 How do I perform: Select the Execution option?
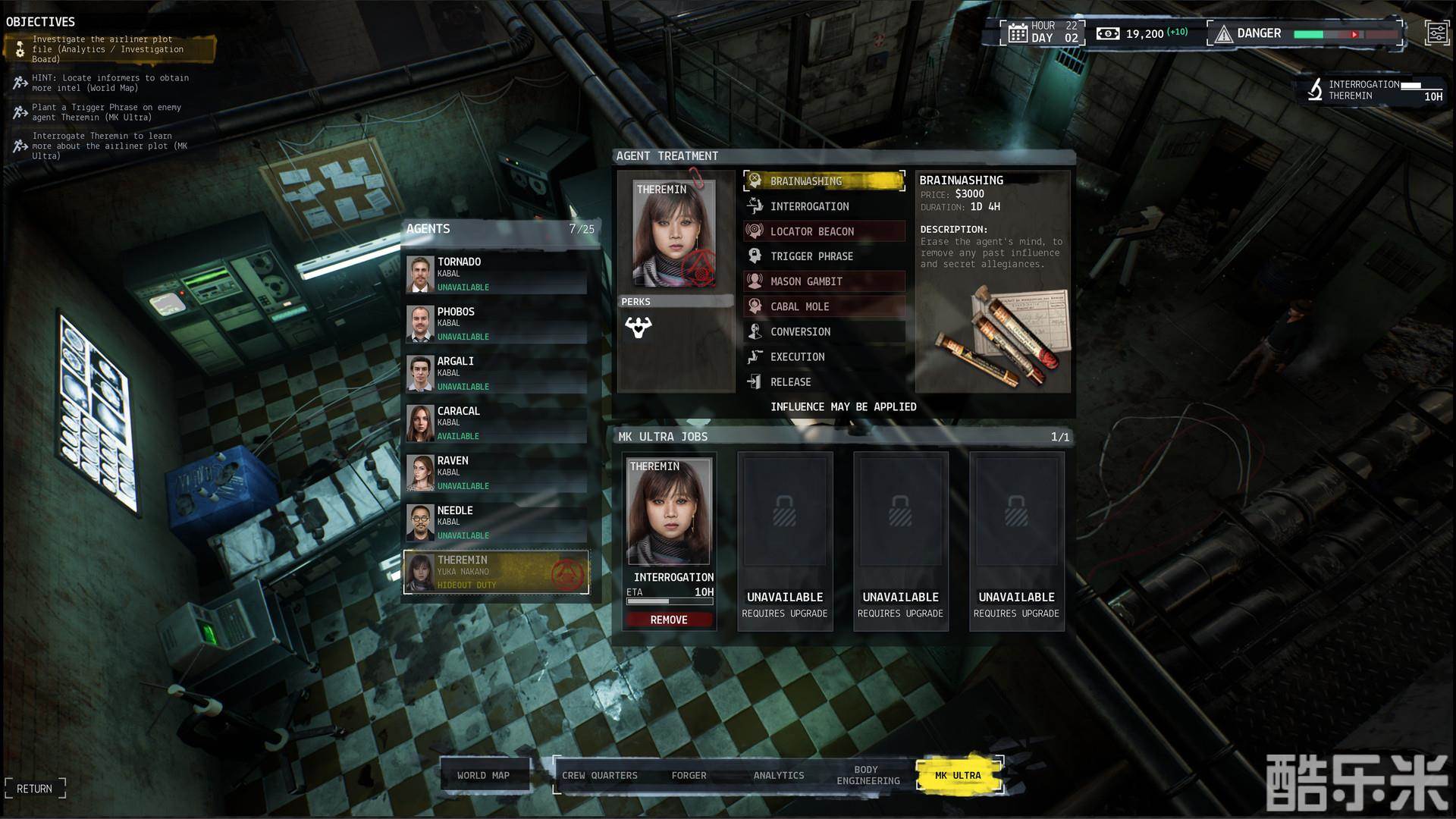tap(824, 356)
